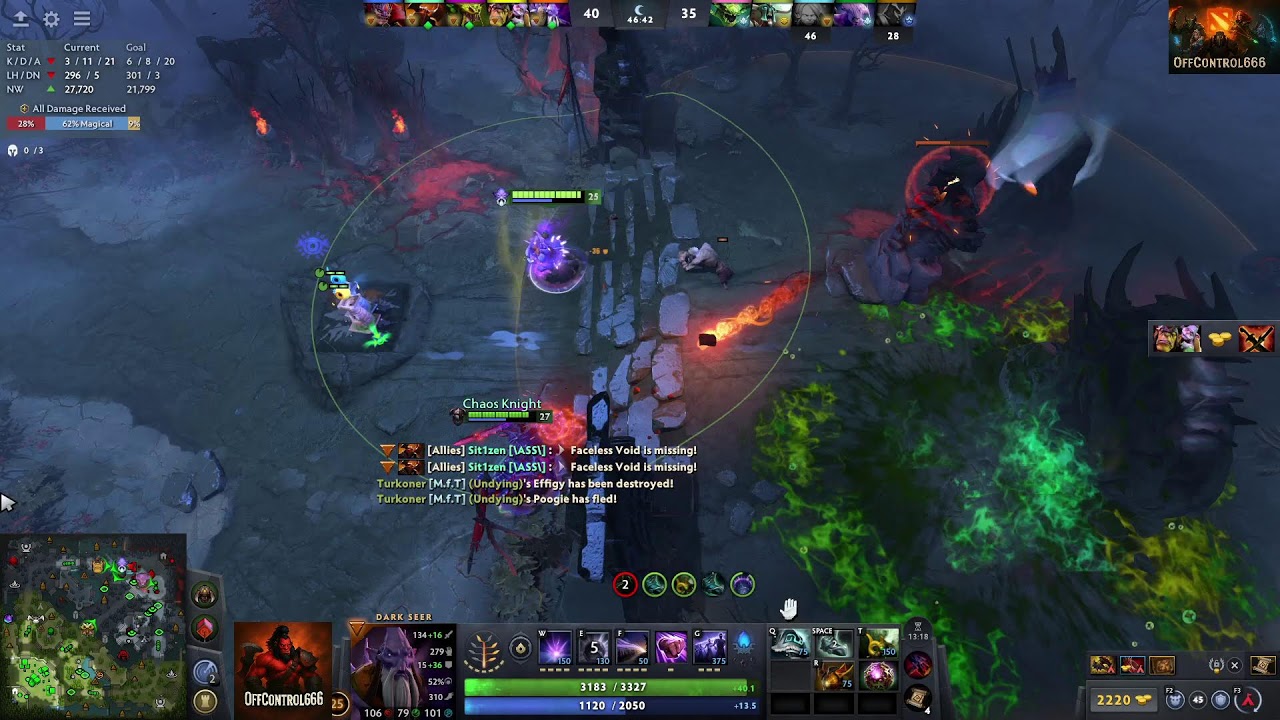Select the pink orb inventory item
The width and height of the screenshot is (1280, 720).
(878, 676)
